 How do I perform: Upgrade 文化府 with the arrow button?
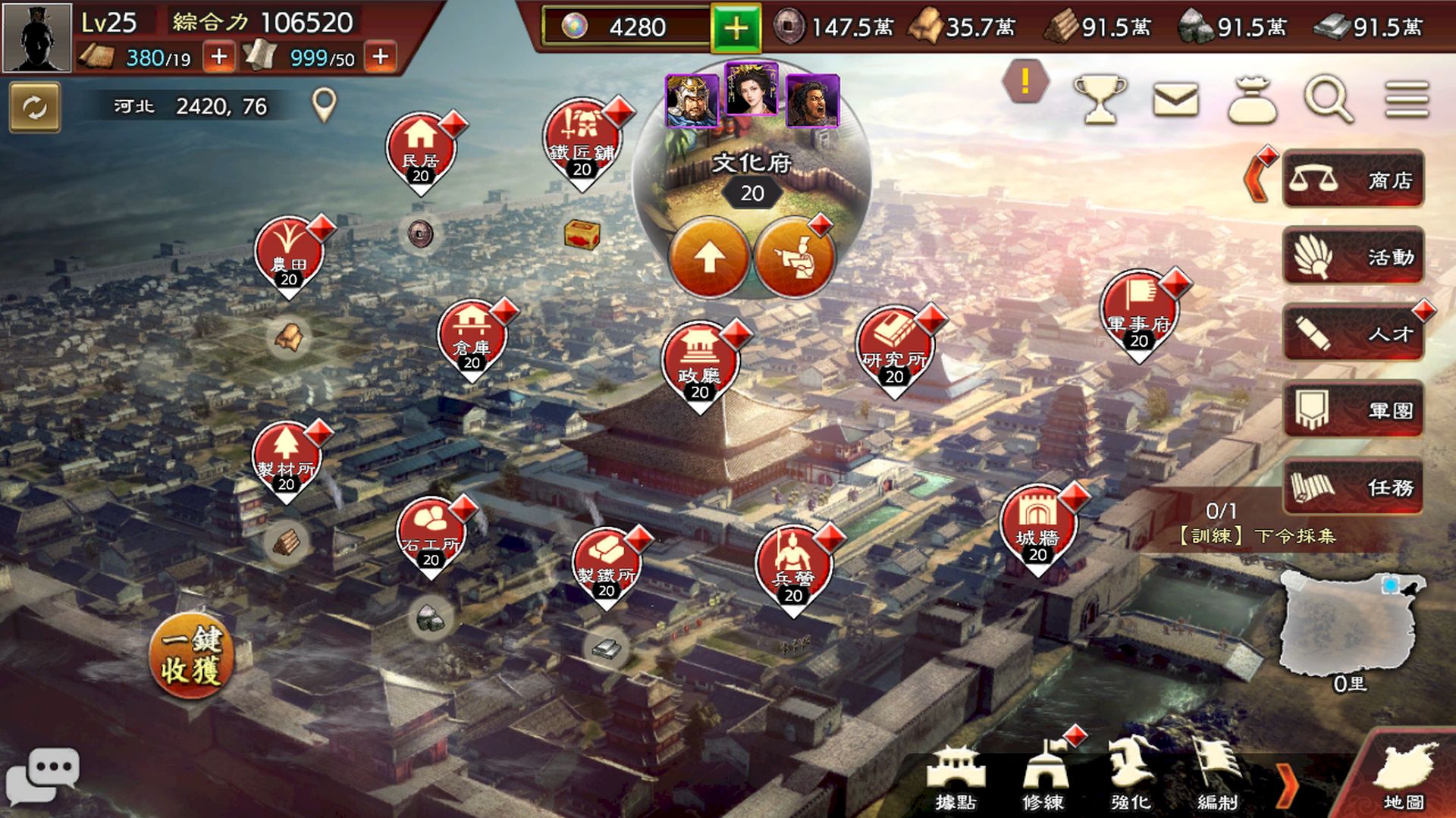point(709,258)
